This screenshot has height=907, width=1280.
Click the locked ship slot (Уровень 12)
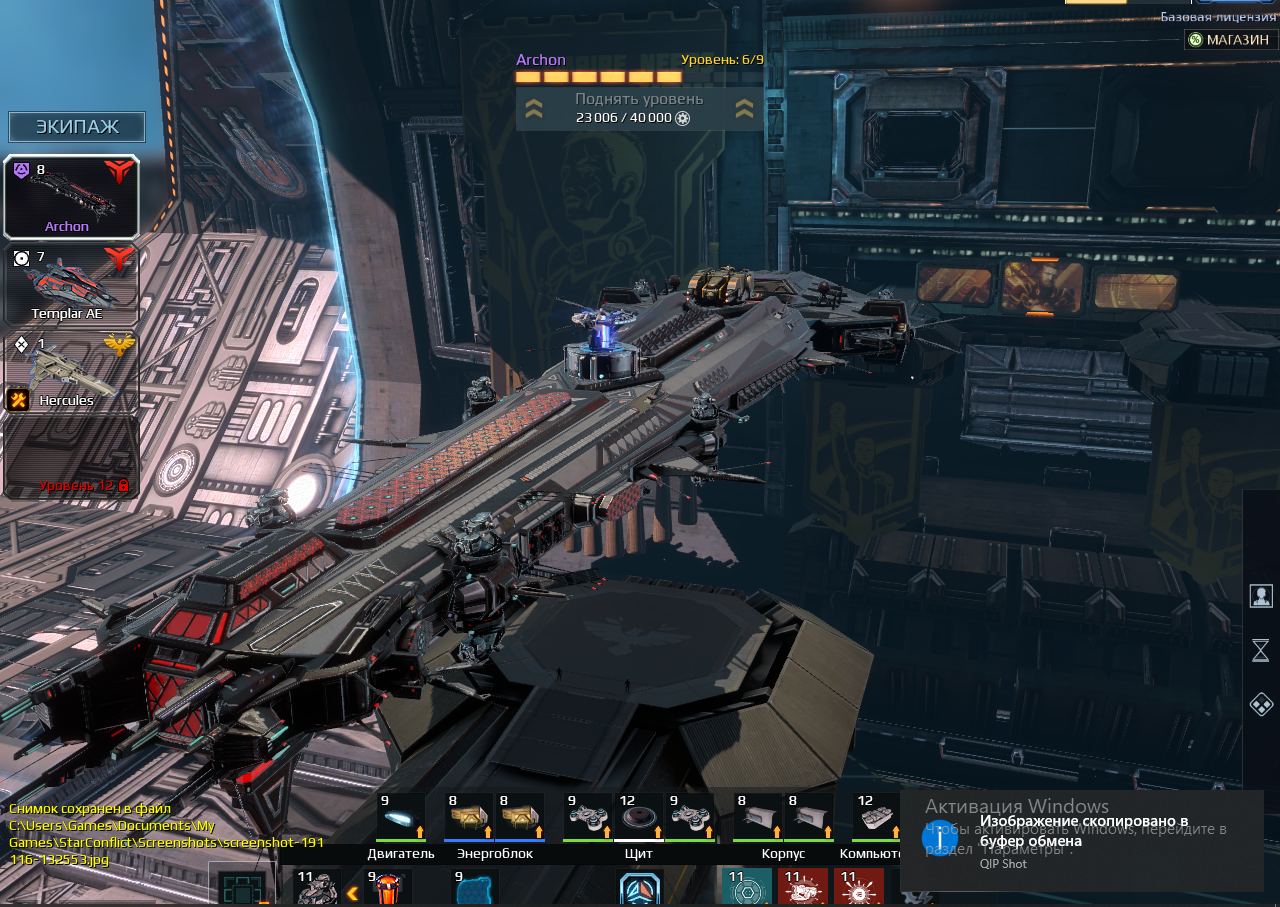71,457
